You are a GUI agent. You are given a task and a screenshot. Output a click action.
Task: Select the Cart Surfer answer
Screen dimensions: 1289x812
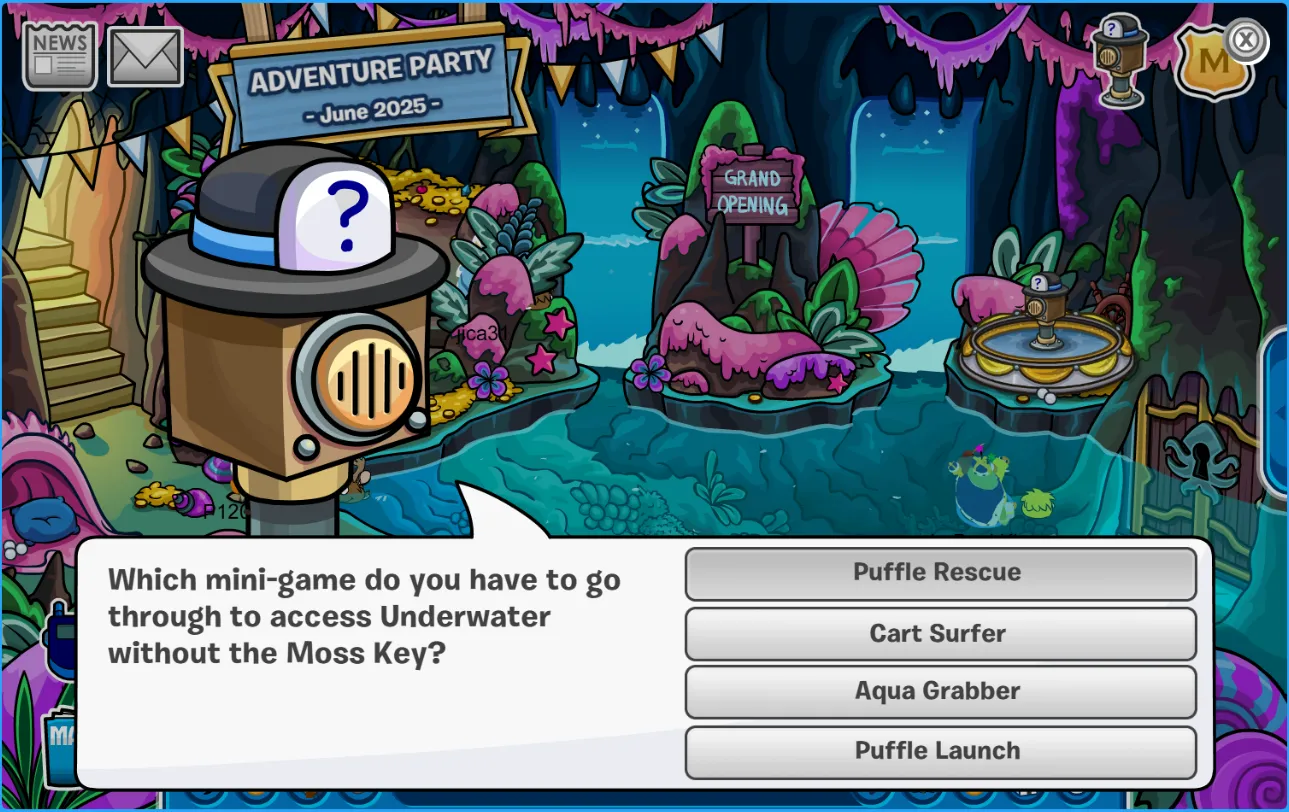[939, 633]
